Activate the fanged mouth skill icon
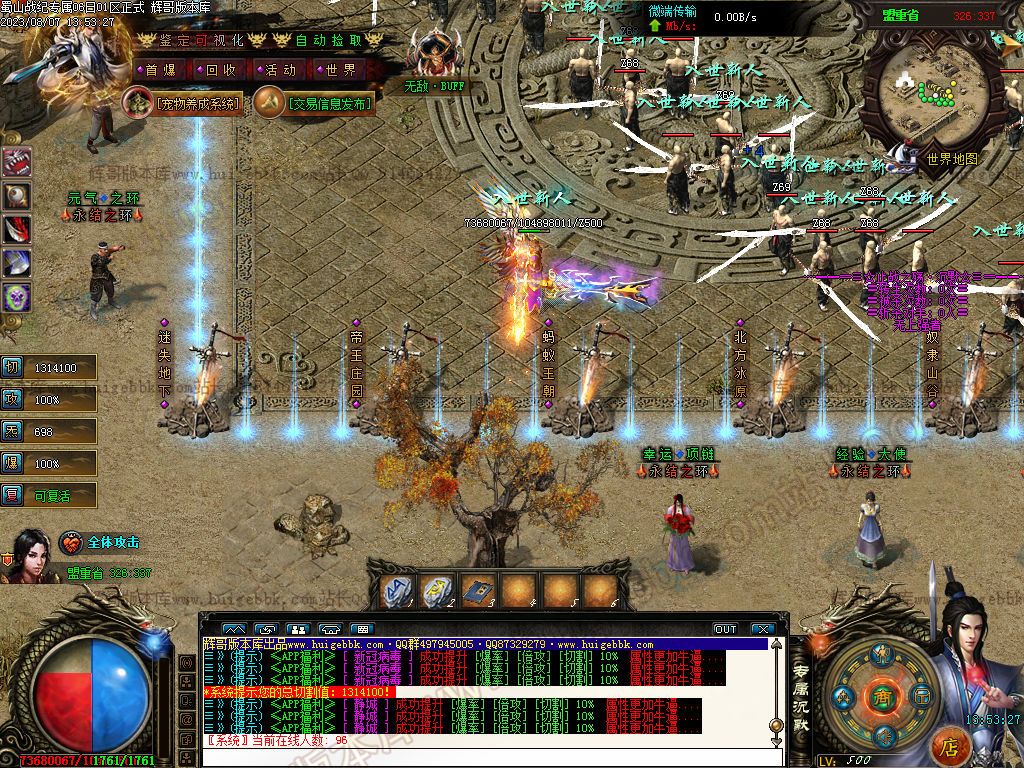Screen dimensions: 1024x768 pyautogui.click(x=18, y=163)
